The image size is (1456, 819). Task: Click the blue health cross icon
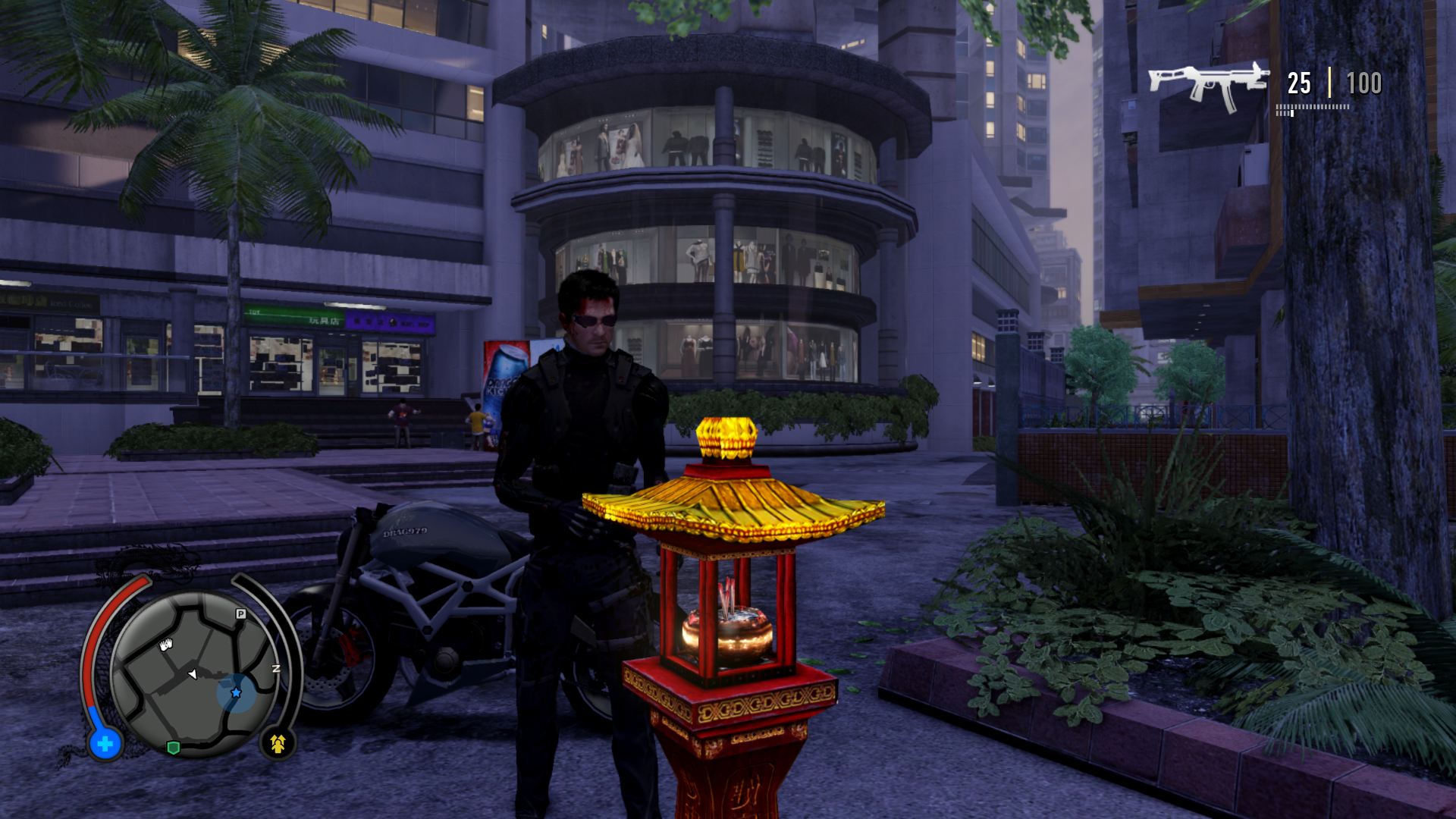tap(105, 744)
